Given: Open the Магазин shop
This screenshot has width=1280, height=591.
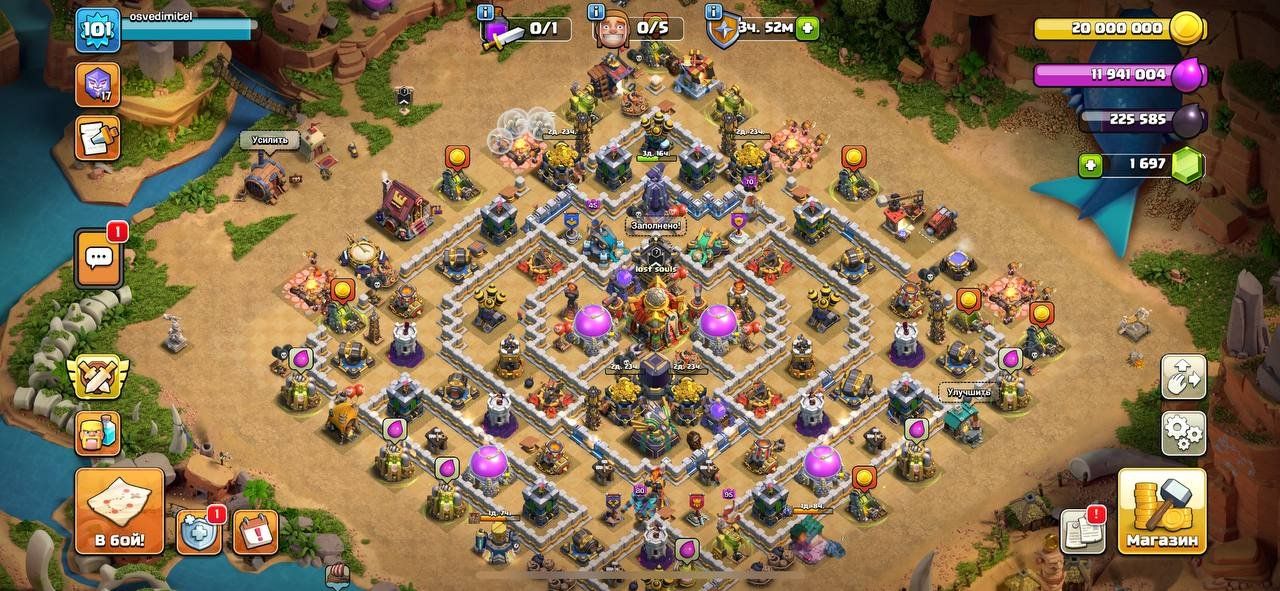Looking at the screenshot, I should pos(1161,511).
